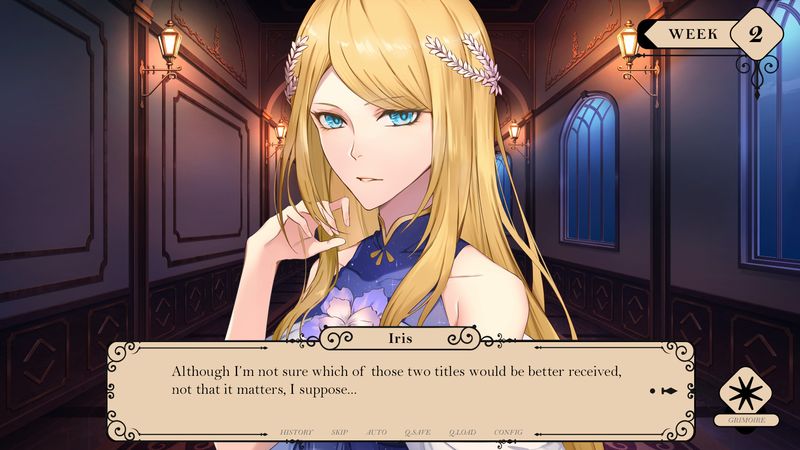
Task: Open the dialogue History log
Action: point(296,432)
